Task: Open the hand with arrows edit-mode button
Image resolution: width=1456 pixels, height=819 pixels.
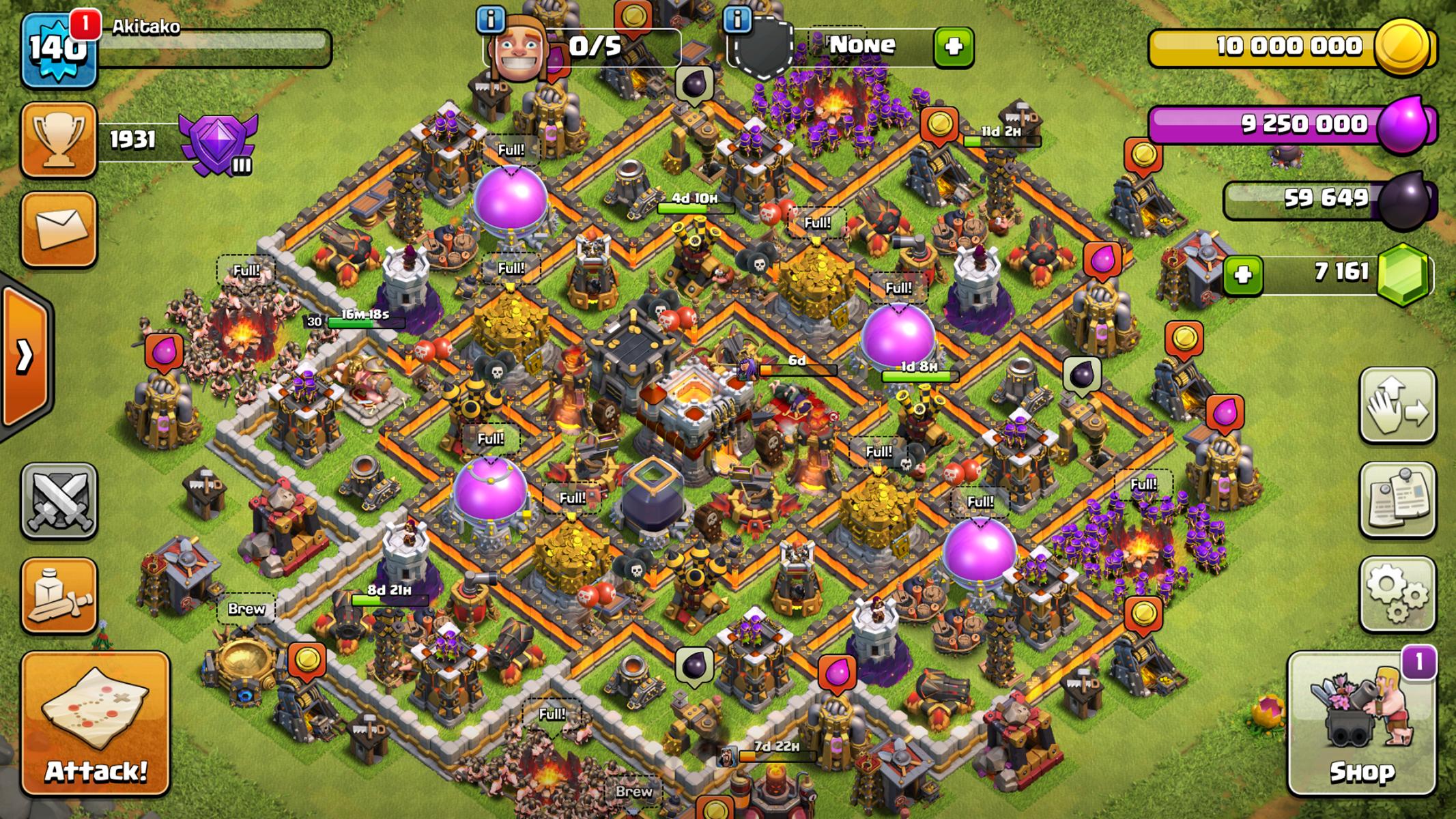Action: click(1397, 405)
